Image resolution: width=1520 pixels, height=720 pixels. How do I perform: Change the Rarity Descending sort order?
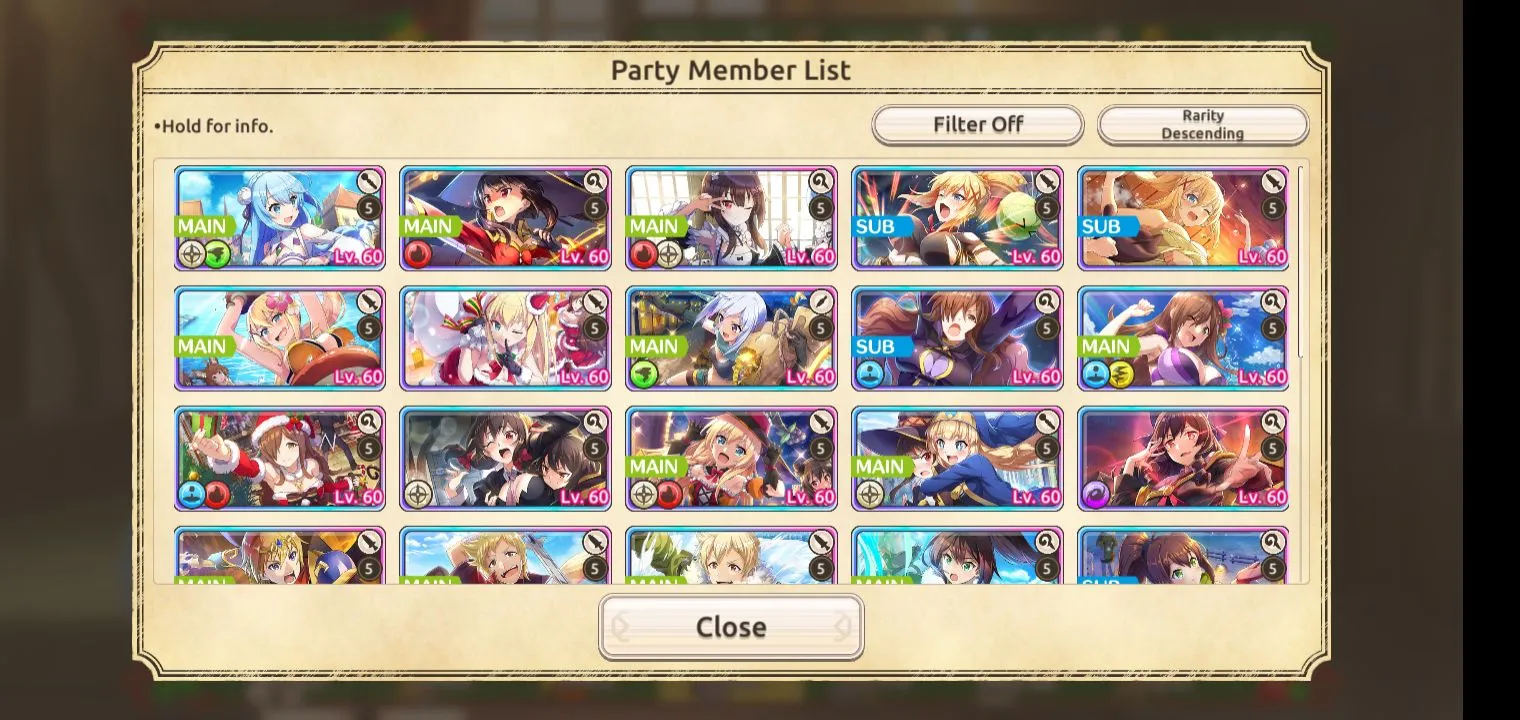coord(1202,125)
